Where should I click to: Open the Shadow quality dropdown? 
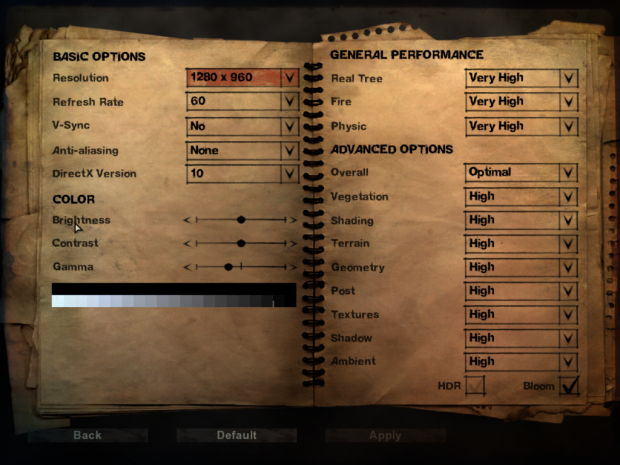(521, 338)
